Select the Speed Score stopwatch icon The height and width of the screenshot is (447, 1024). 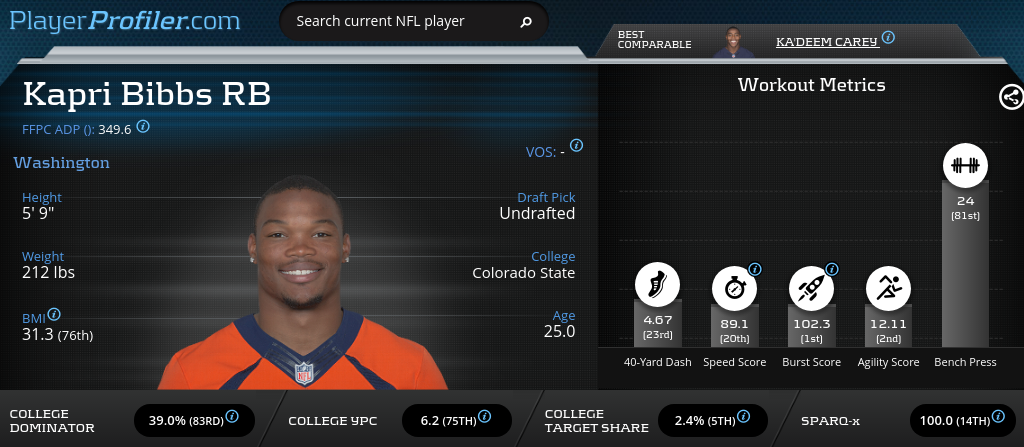tap(734, 288)
